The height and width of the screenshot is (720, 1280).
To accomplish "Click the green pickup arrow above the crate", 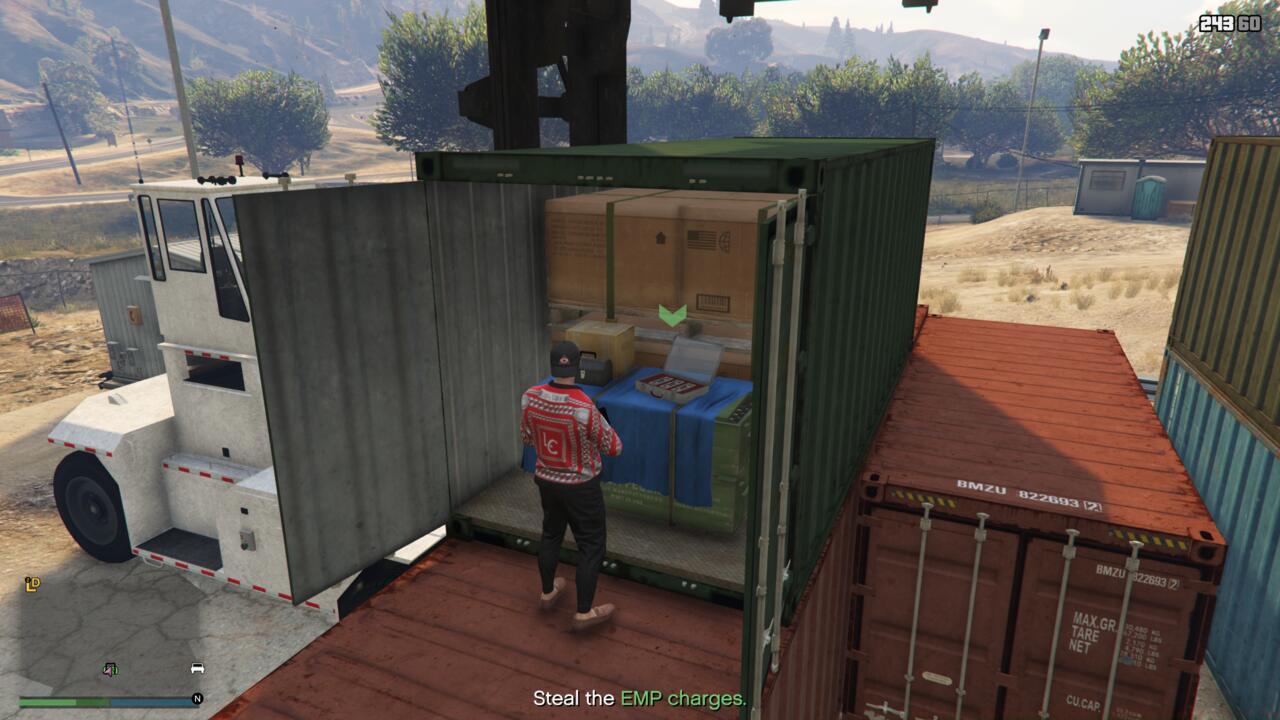I will click(672, 312).
